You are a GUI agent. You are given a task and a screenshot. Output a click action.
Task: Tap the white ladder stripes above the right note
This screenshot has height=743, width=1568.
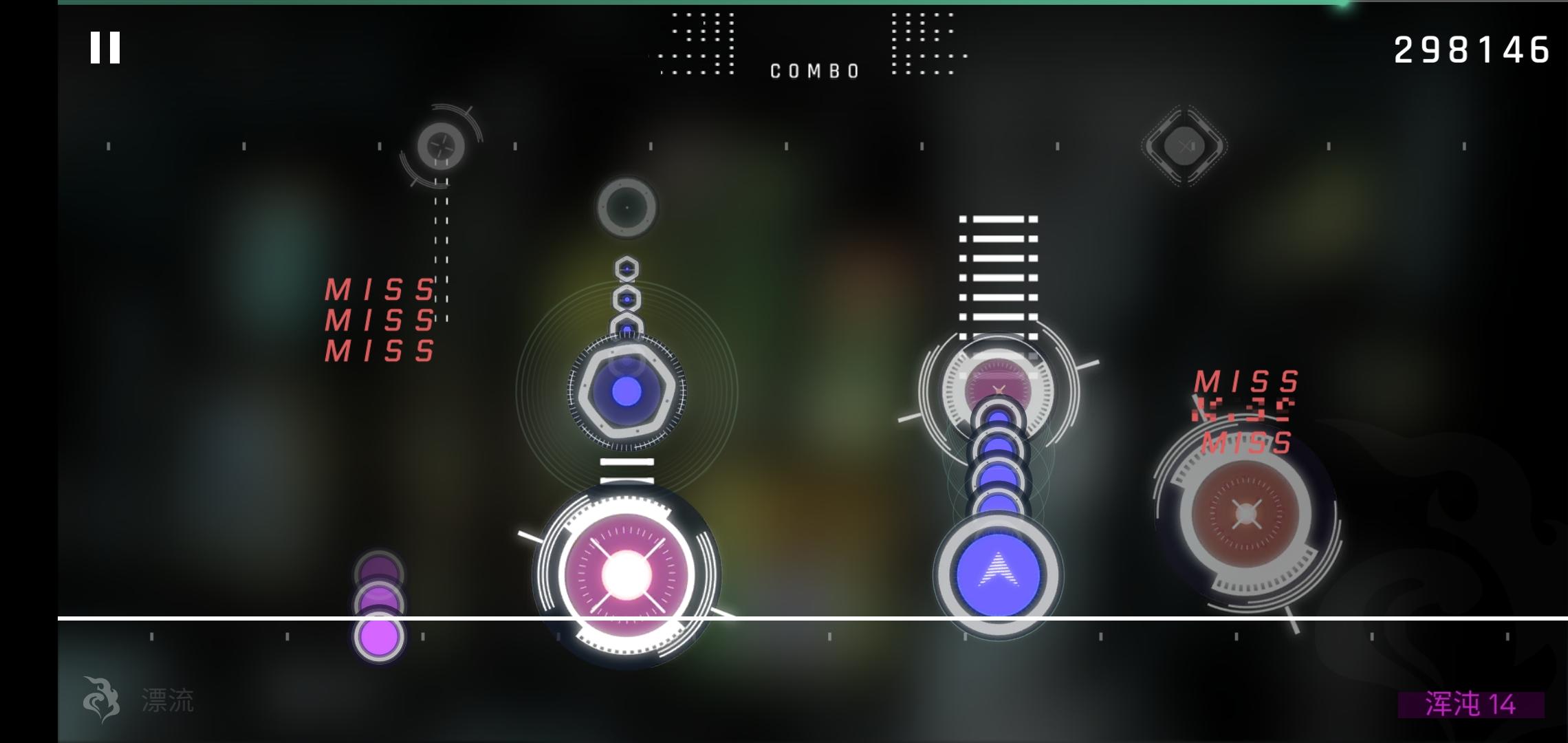(997, 275)
